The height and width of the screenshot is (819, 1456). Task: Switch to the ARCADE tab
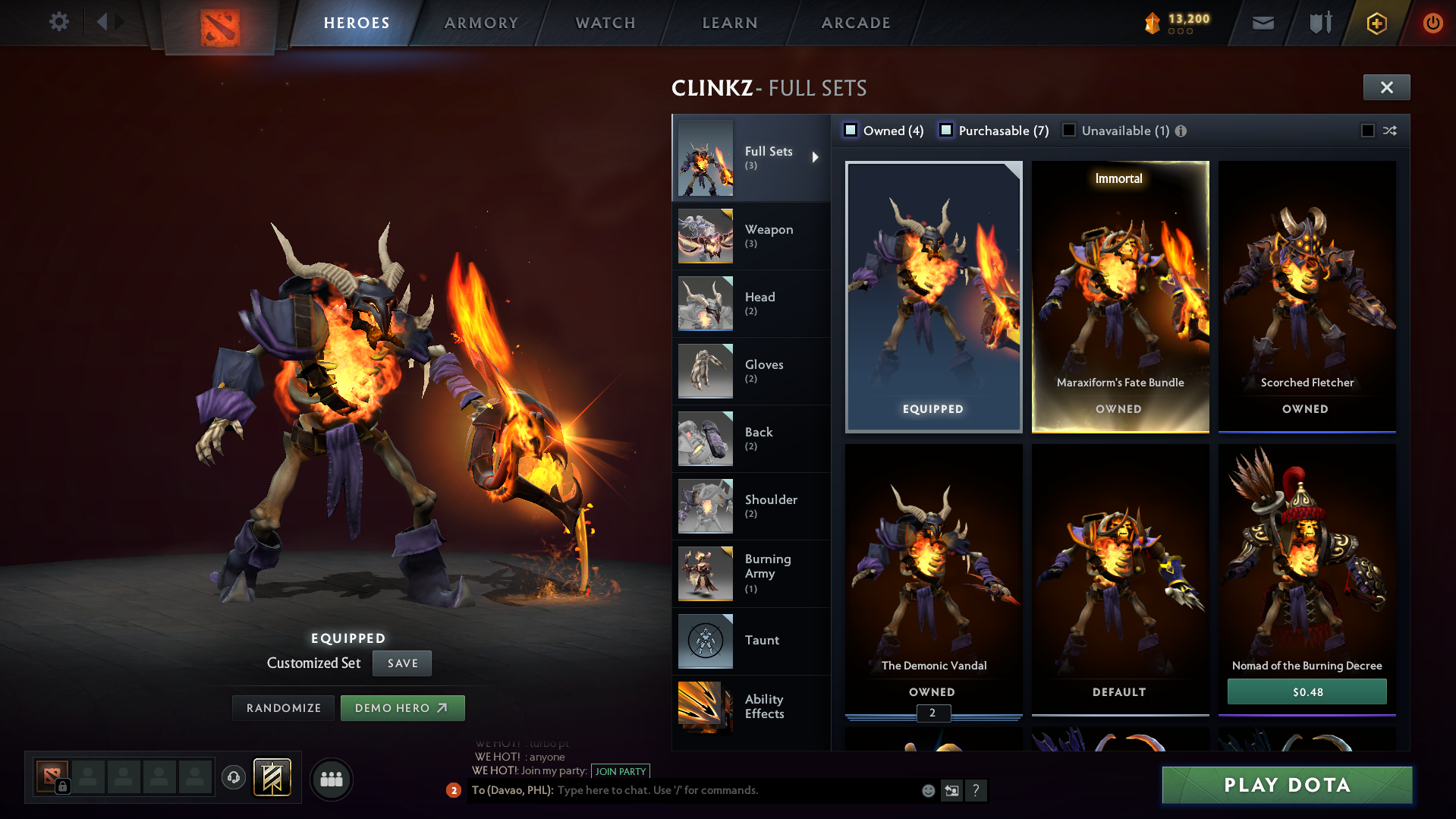click(855, 23)
